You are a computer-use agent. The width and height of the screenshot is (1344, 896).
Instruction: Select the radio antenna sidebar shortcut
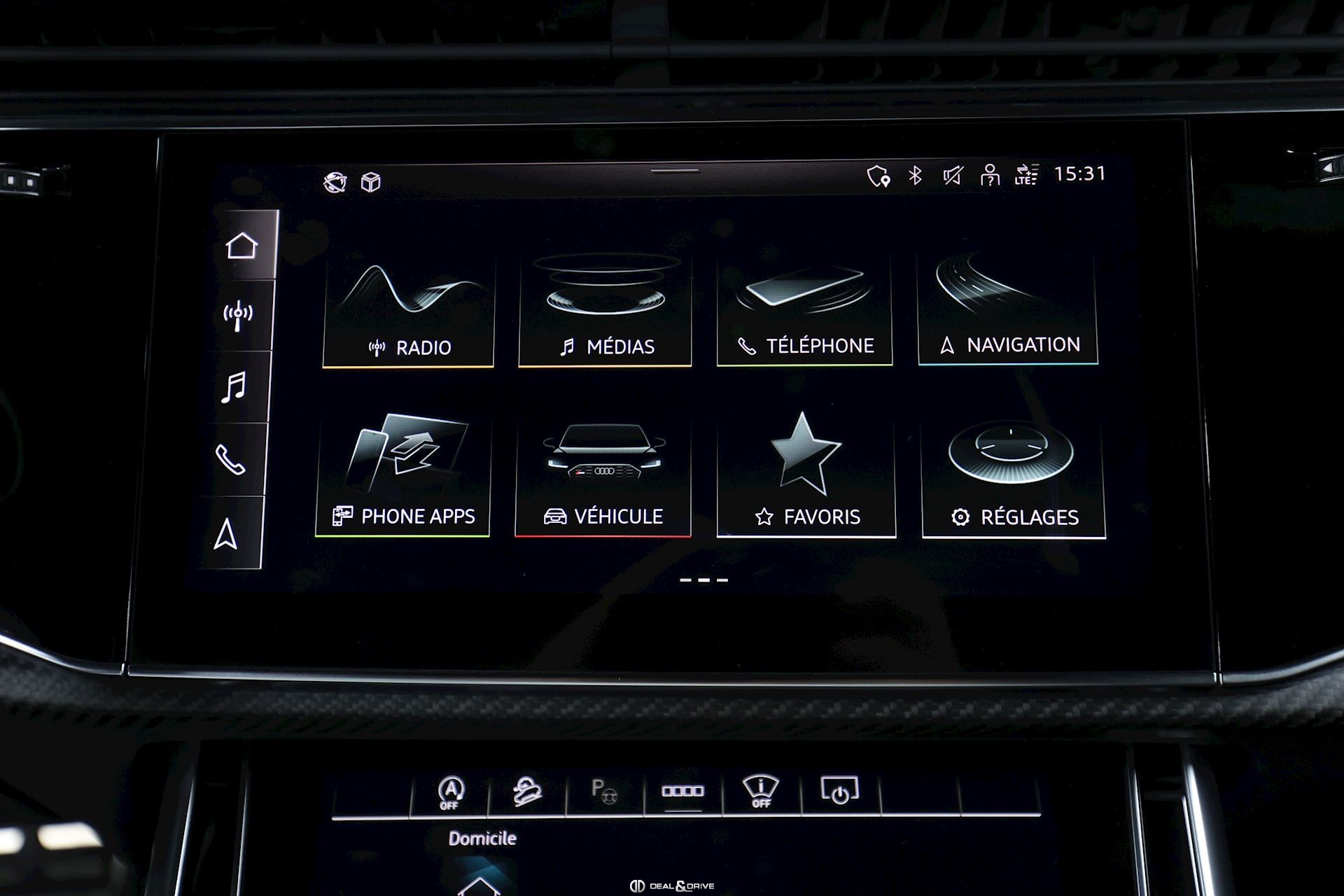tap(238, 316)
